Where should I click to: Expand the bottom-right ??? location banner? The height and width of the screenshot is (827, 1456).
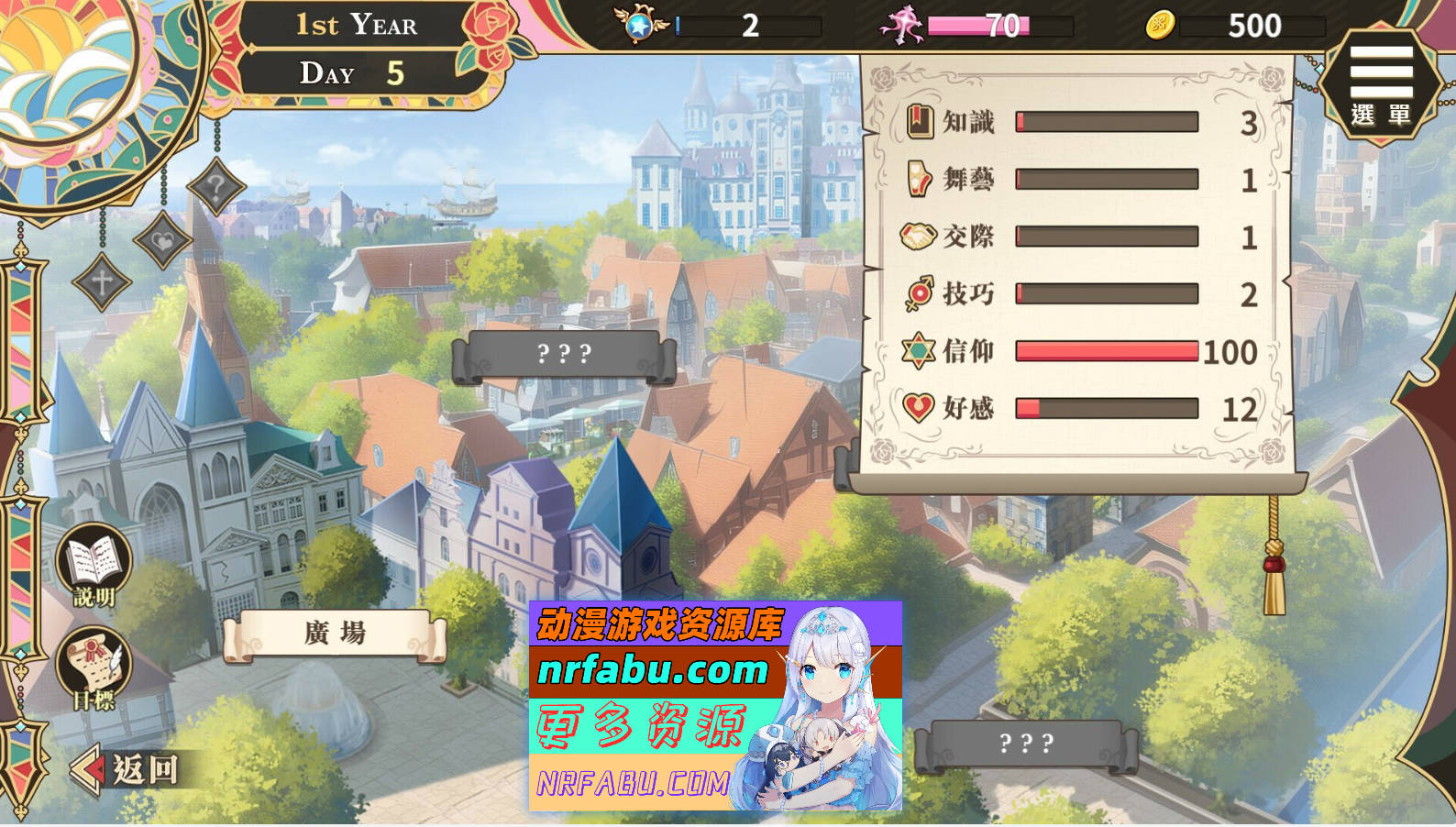coord(1025,744)
